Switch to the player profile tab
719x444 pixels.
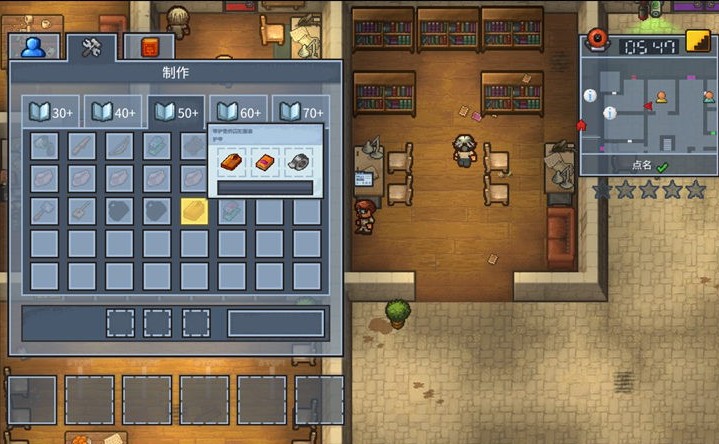coord(35,47)
